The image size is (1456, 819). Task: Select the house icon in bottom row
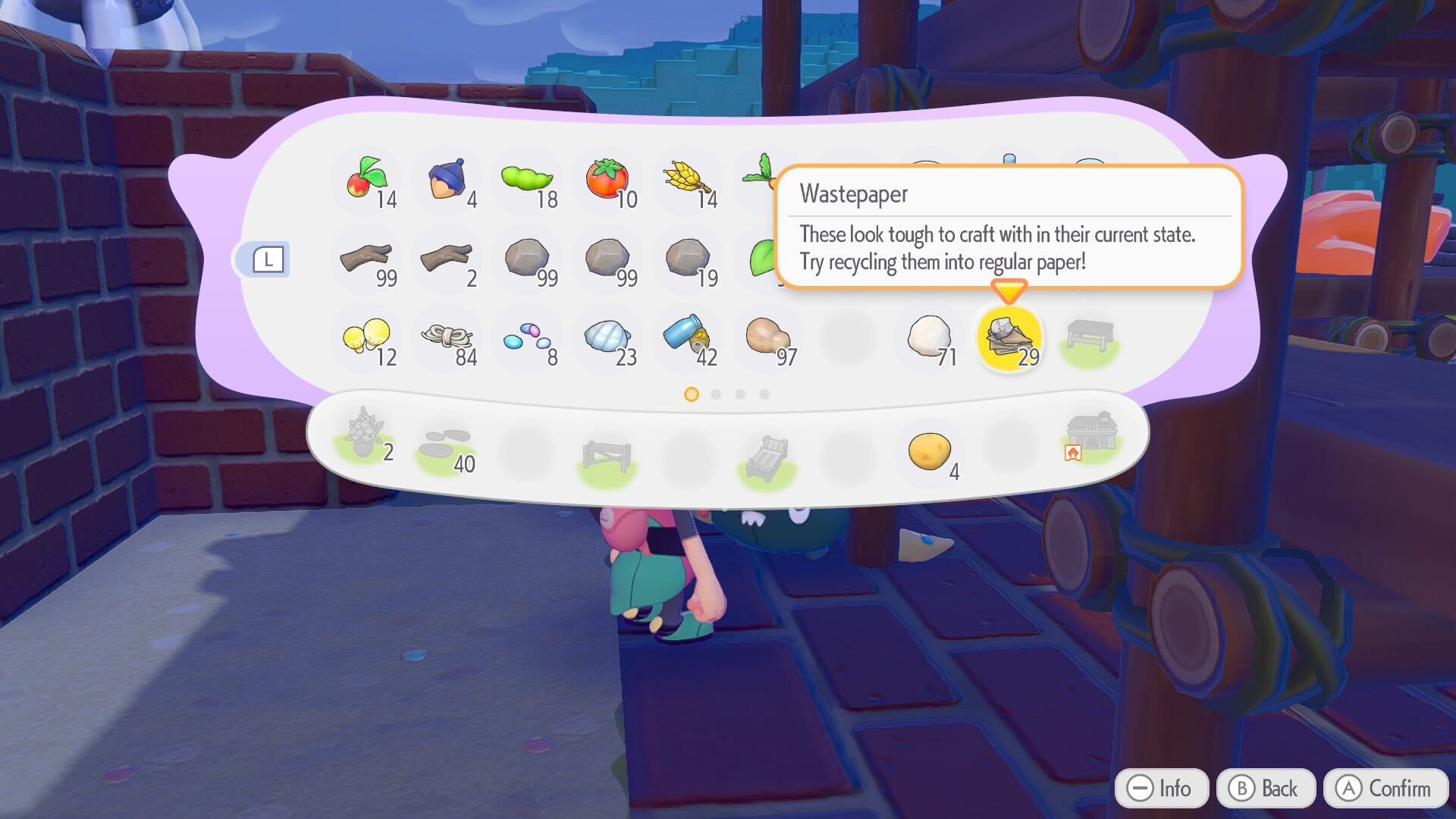[x=1090, y=438]
